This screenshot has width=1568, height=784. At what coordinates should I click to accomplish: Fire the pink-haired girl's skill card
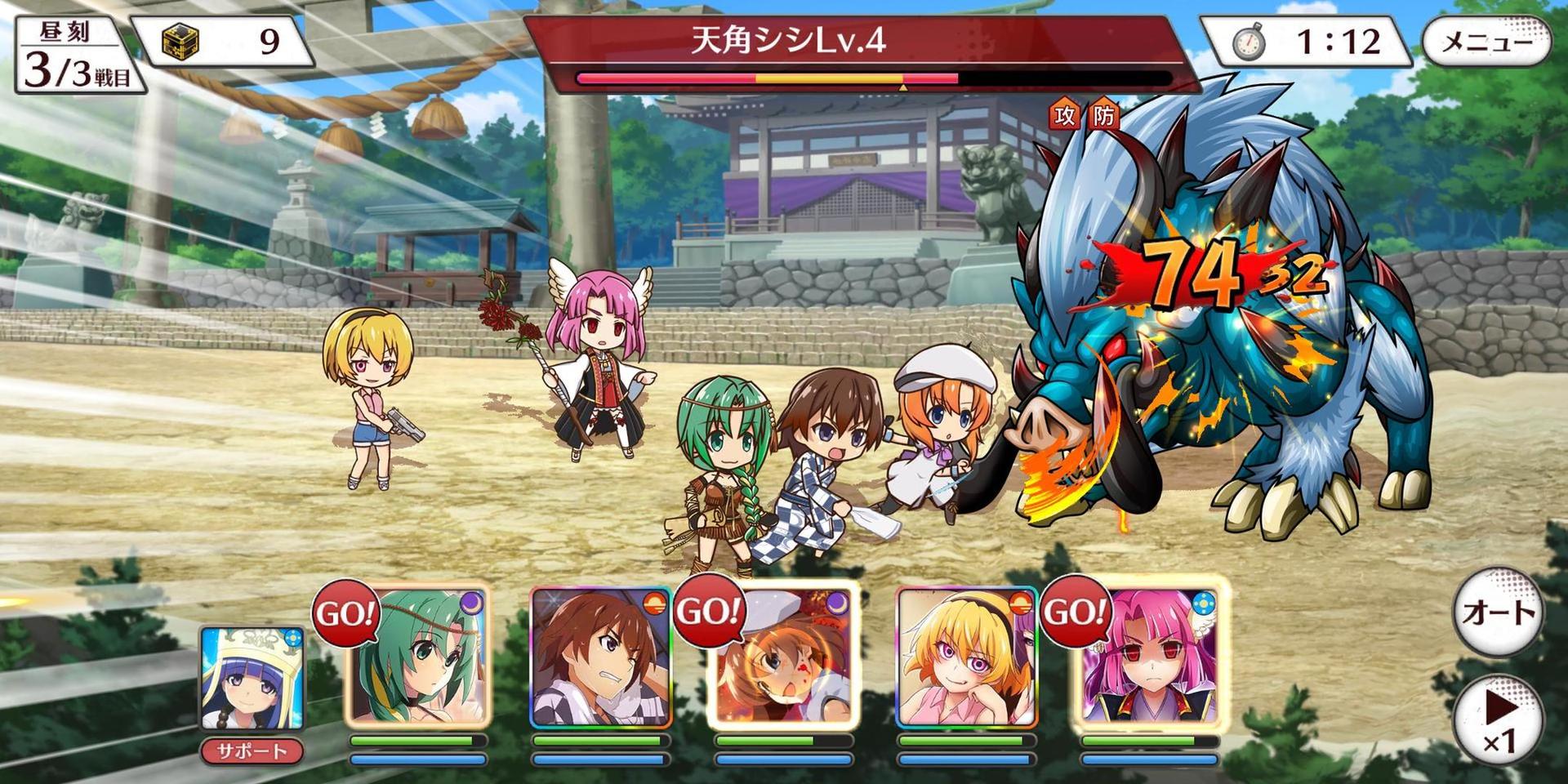pyautogui.click(x=1148, y=657)
